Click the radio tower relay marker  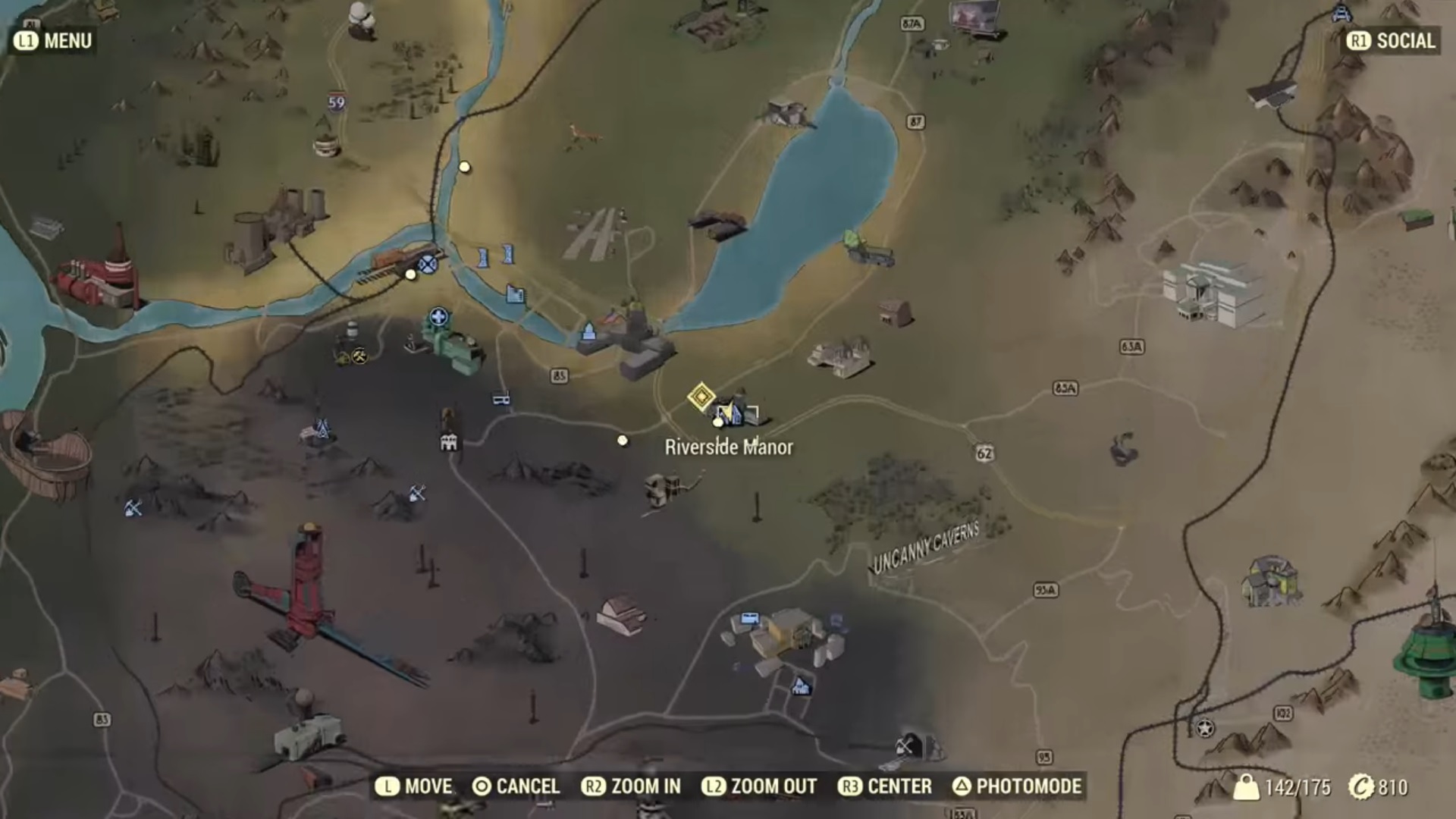click(x=322, y=429)
